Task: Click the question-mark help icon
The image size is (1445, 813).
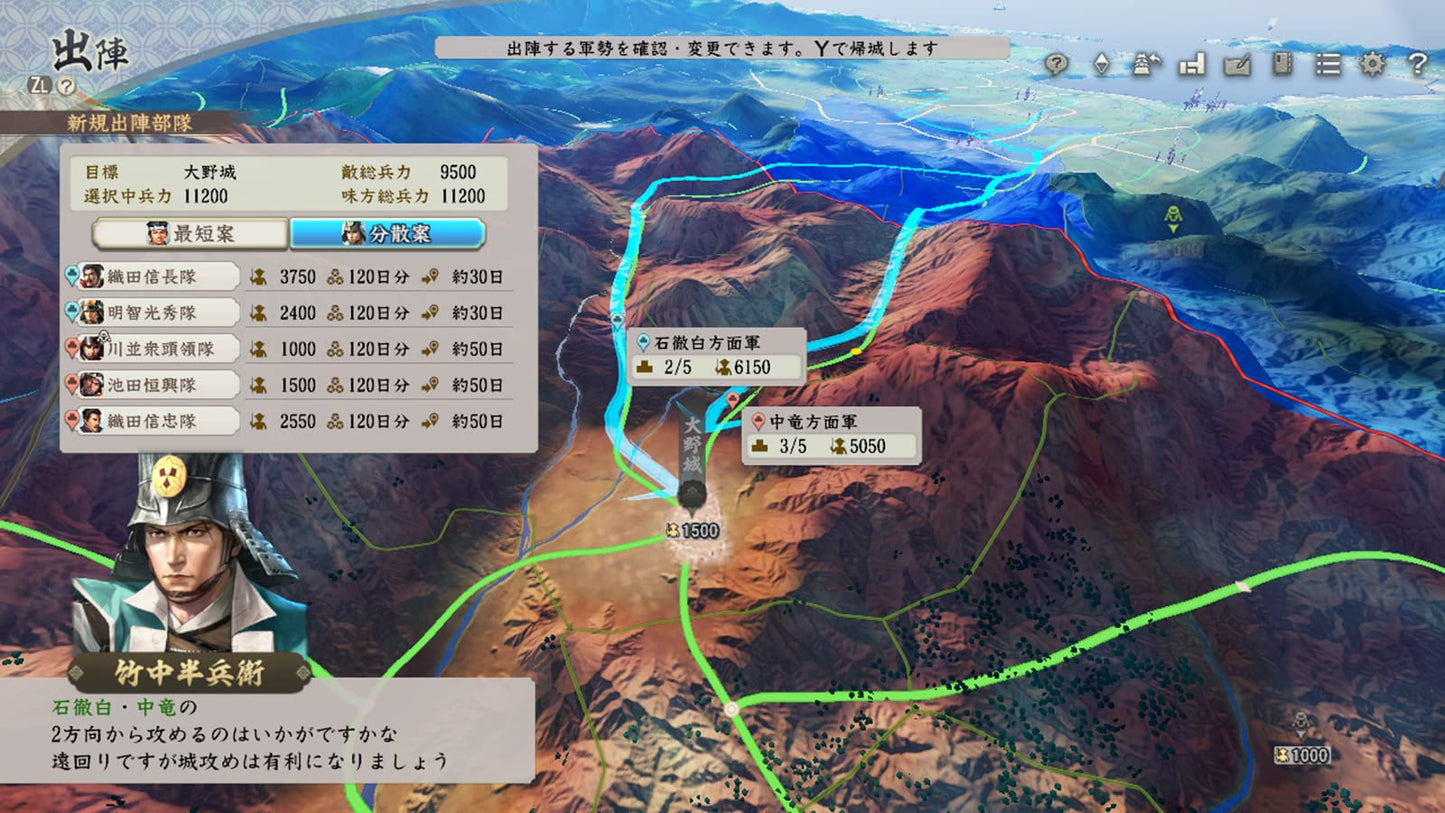Action: coord(1417,65)
